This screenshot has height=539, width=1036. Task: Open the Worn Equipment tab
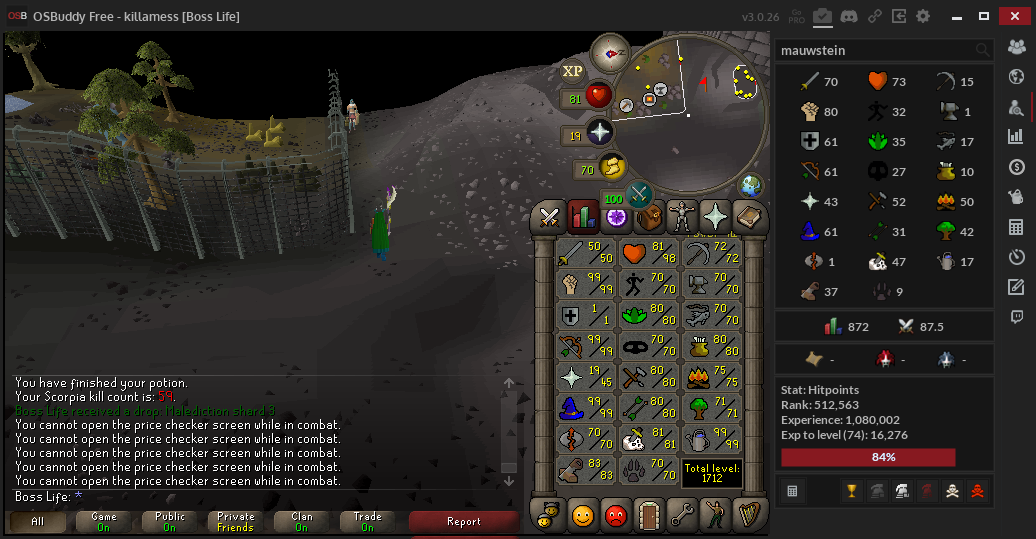(x=684, y=216)
